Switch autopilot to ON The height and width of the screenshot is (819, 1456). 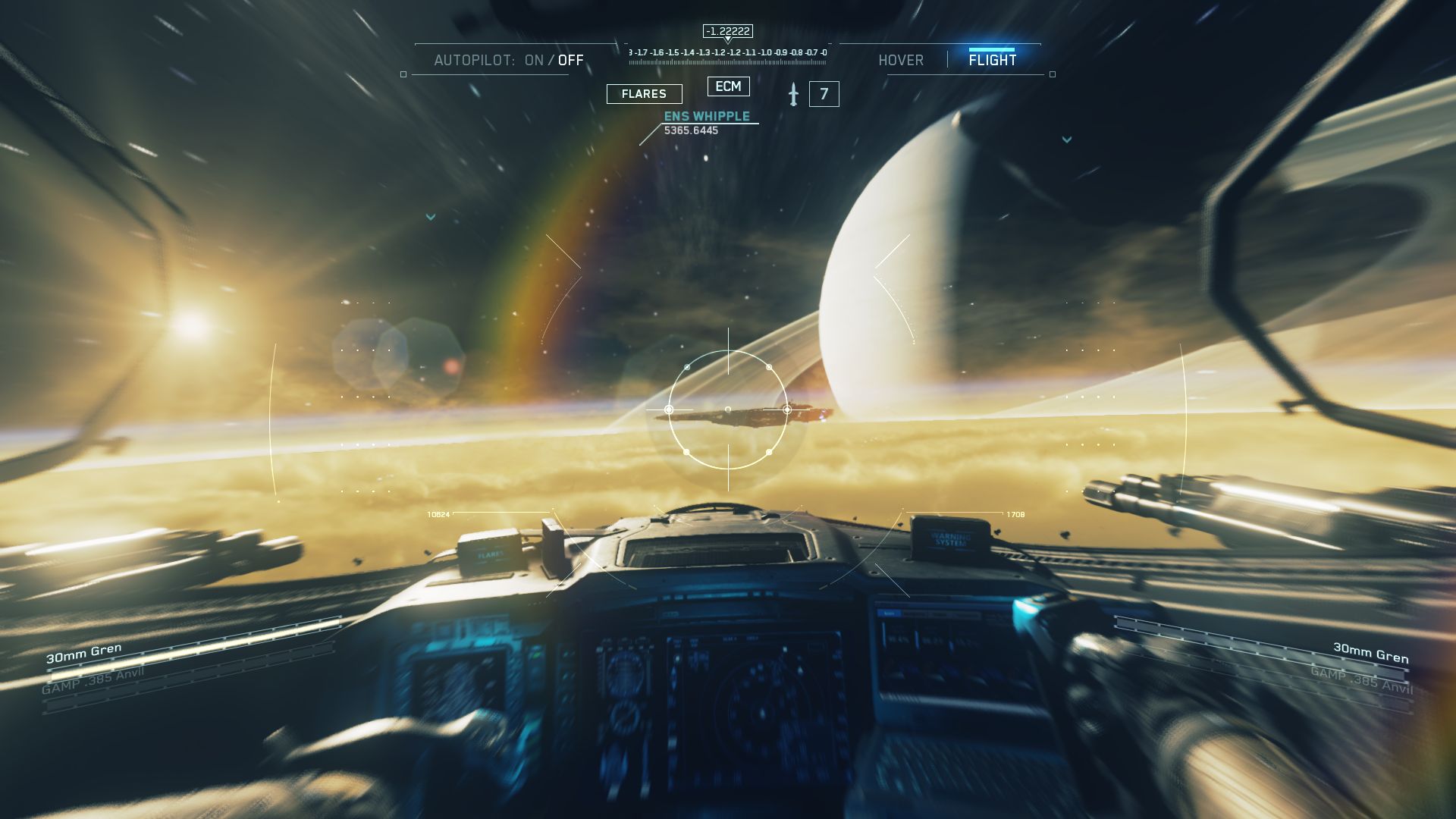point(534,61)
